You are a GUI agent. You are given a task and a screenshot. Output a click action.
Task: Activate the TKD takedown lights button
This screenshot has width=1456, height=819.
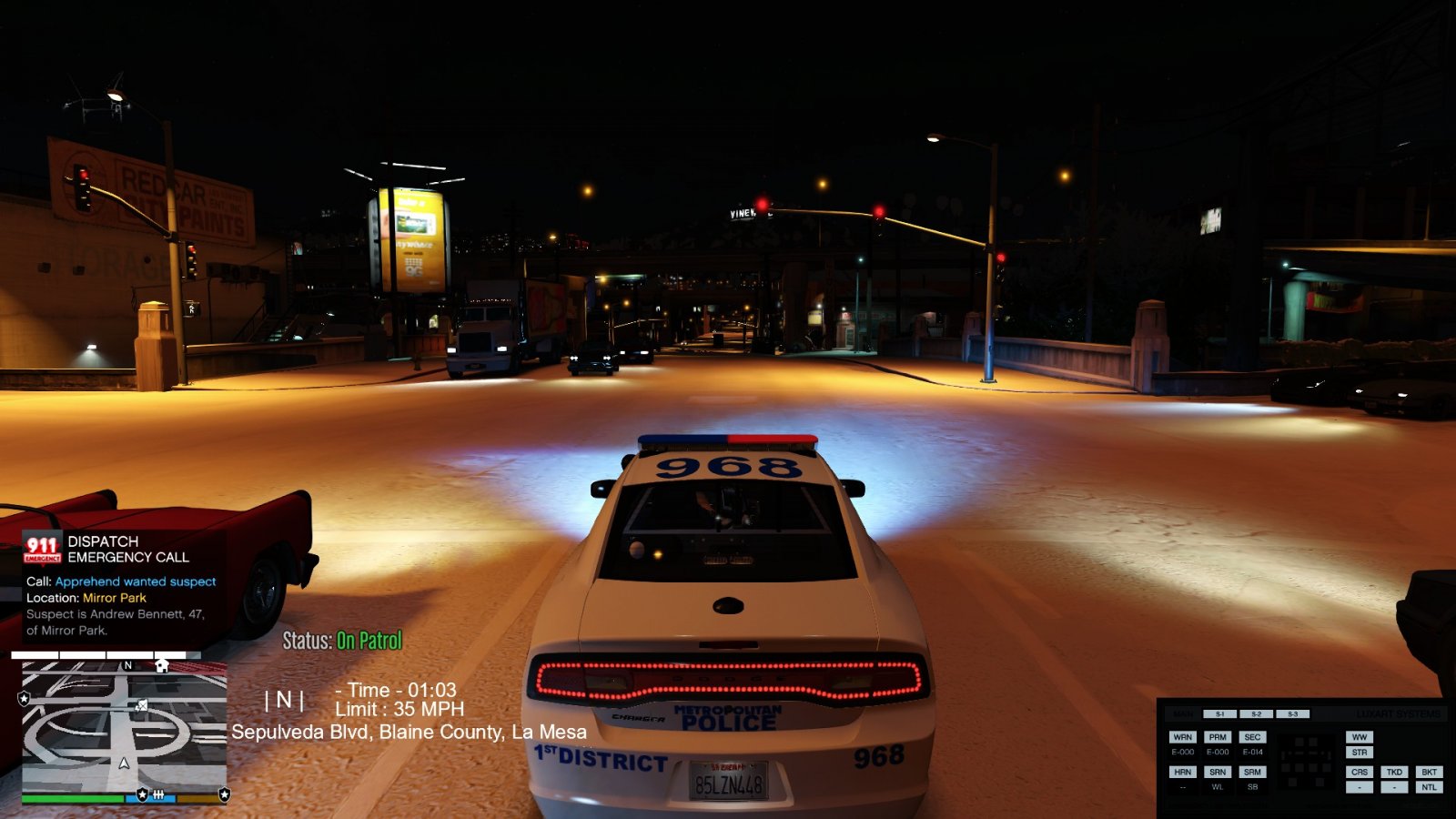[x=1394, y=772]
